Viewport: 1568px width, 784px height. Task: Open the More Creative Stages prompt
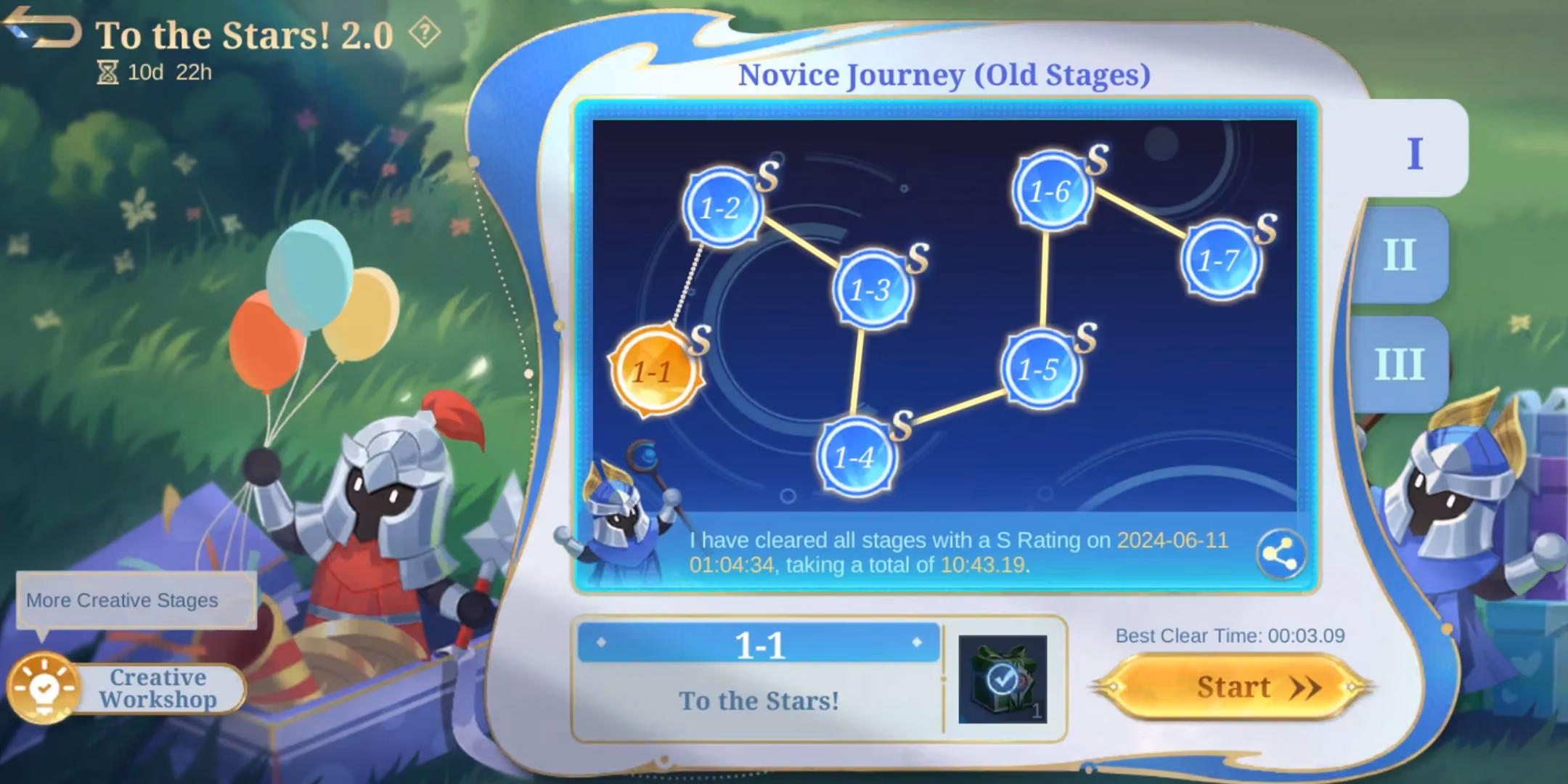[136, 600]
